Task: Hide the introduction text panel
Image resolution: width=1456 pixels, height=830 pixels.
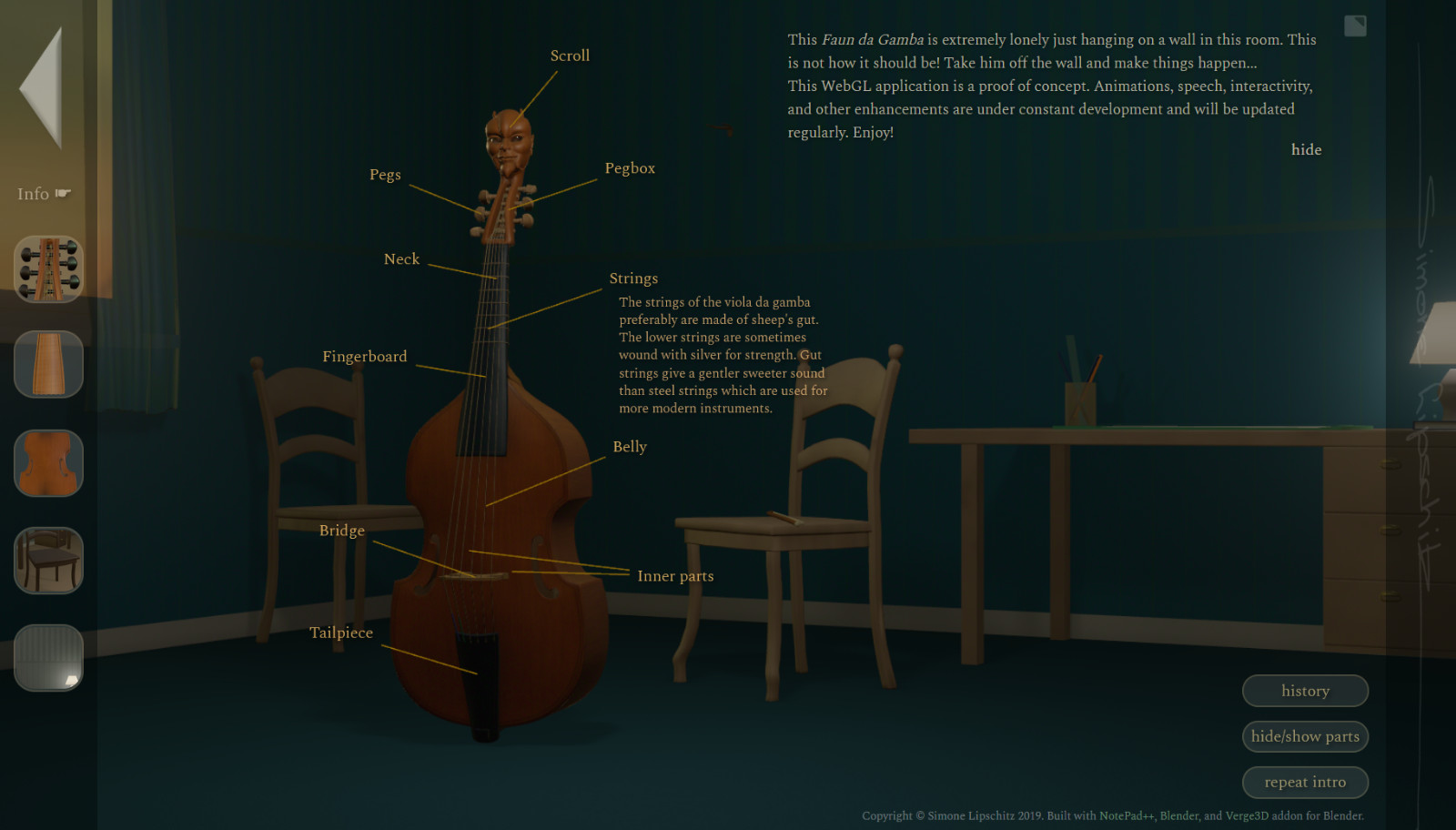Action: point(1307,149)
